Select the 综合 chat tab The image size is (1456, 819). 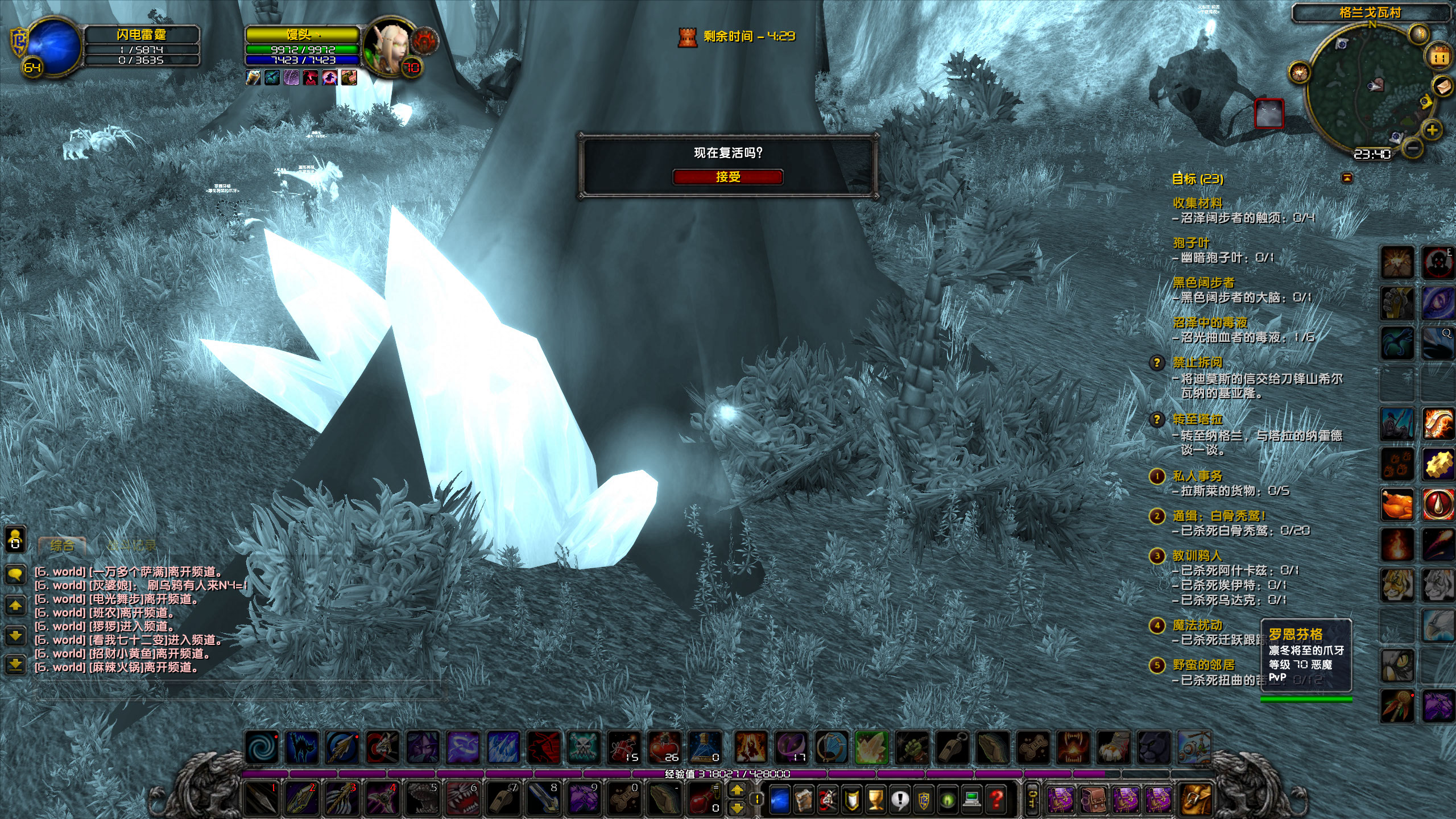point(63,546)
